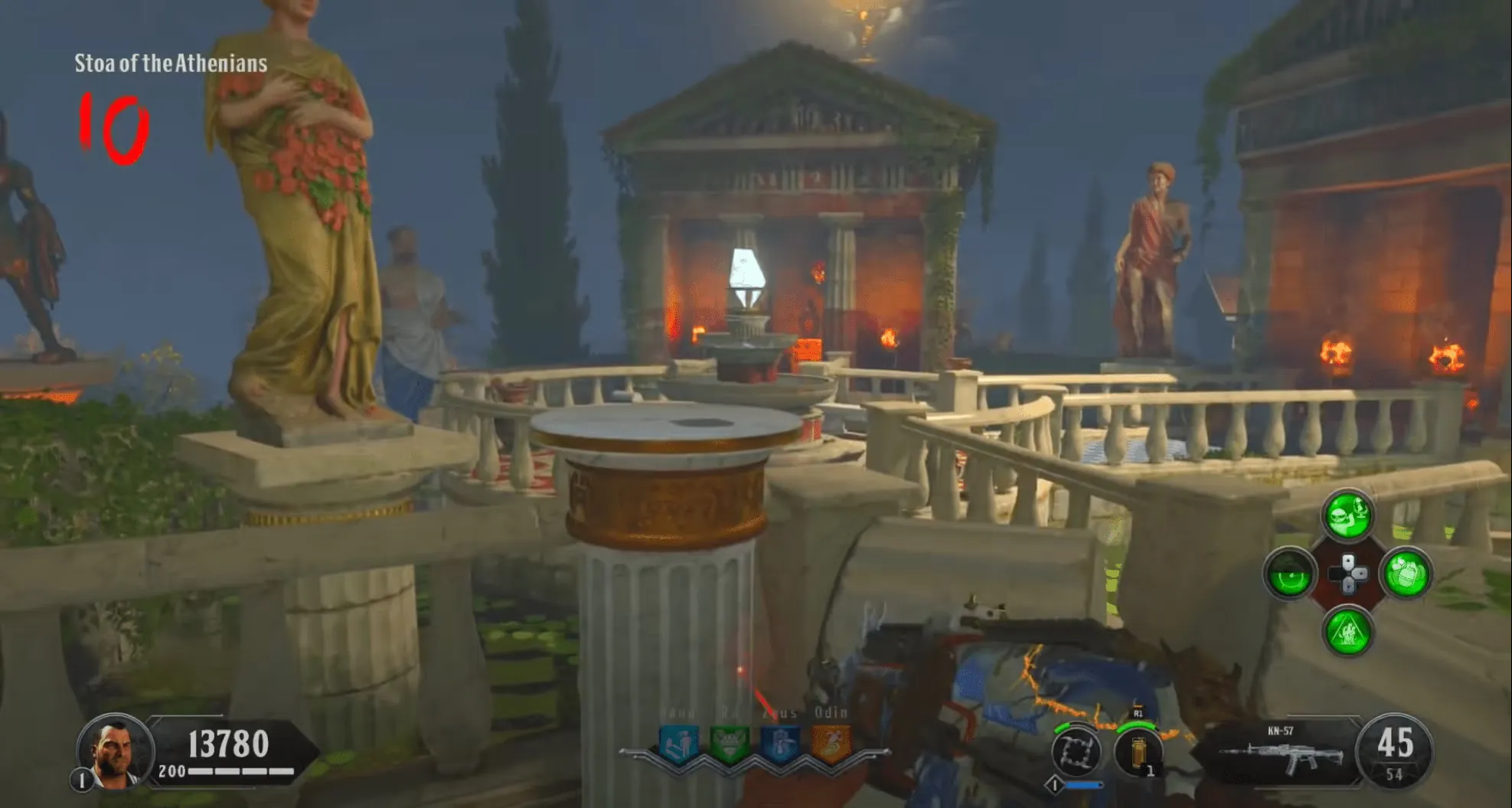Select the yellow grenade equipment icon

coord(1139,752)
